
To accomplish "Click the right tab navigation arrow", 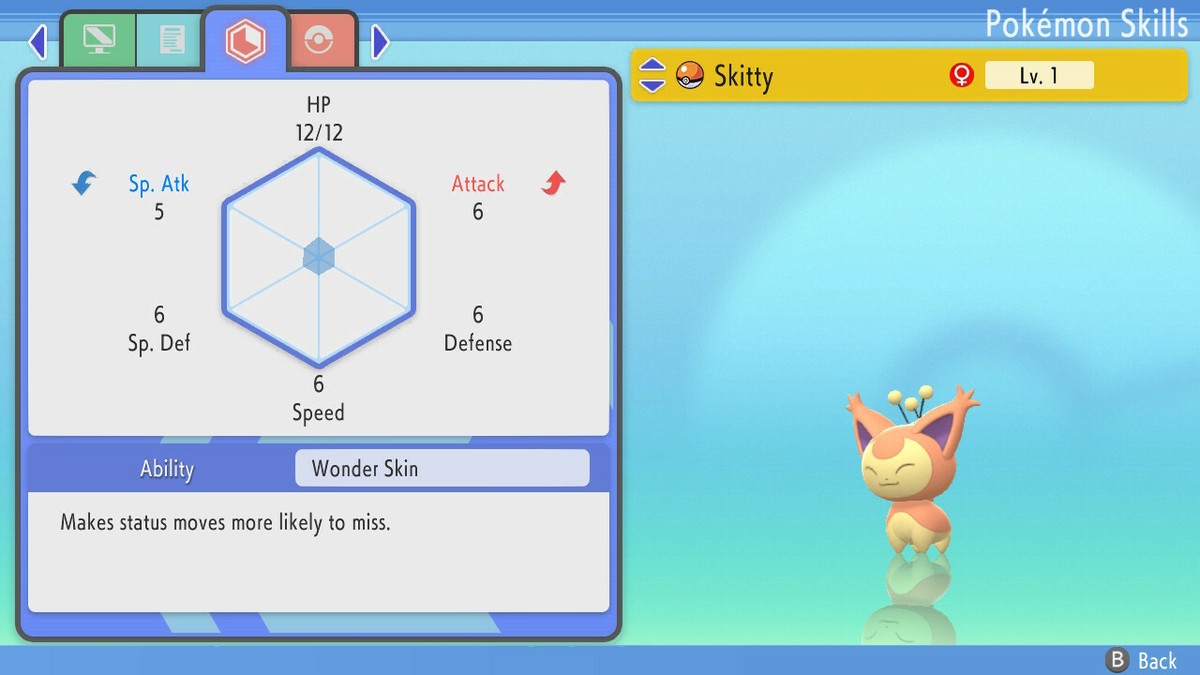I will pos(380,41).
